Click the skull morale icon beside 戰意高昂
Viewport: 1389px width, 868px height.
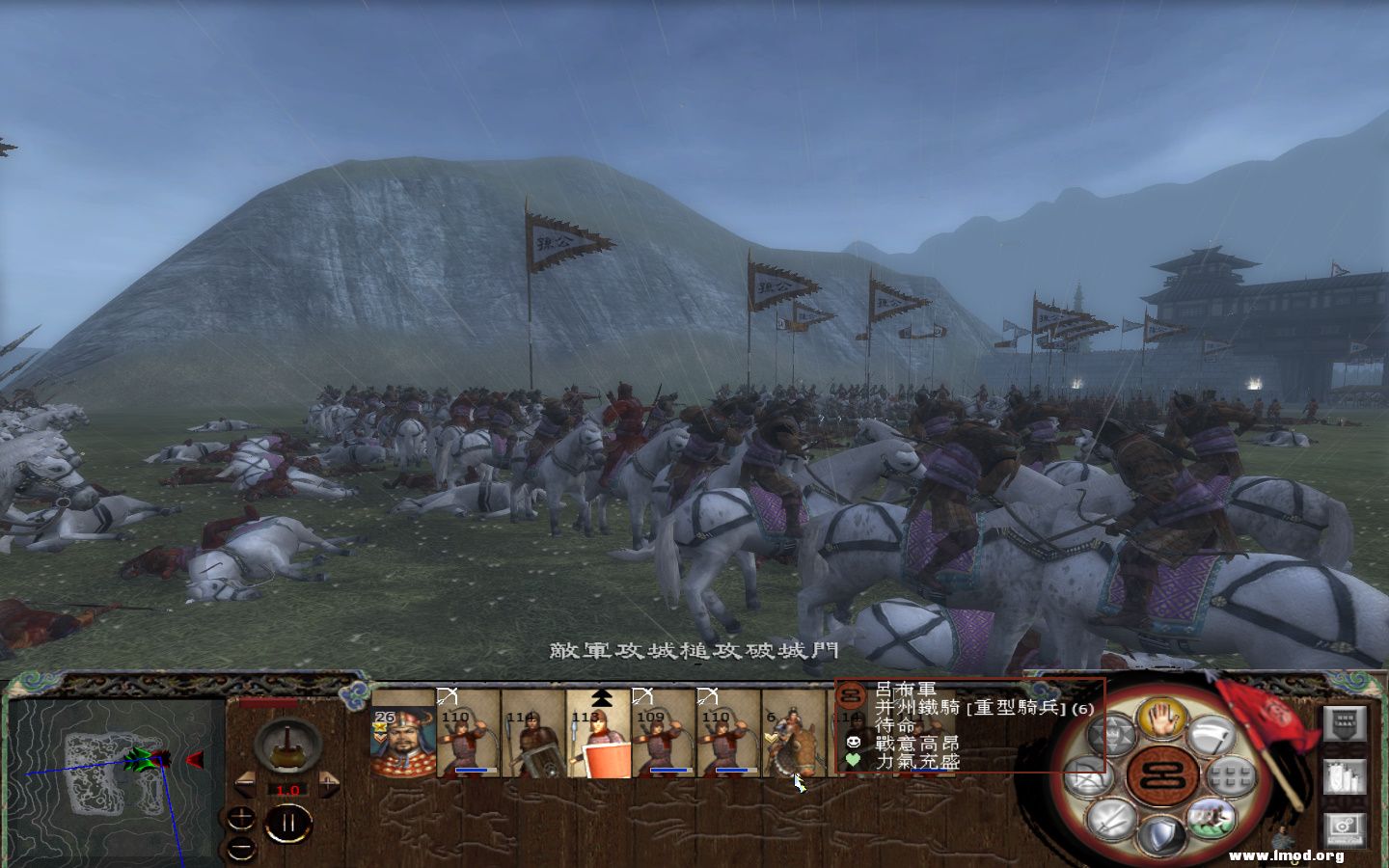854,742
